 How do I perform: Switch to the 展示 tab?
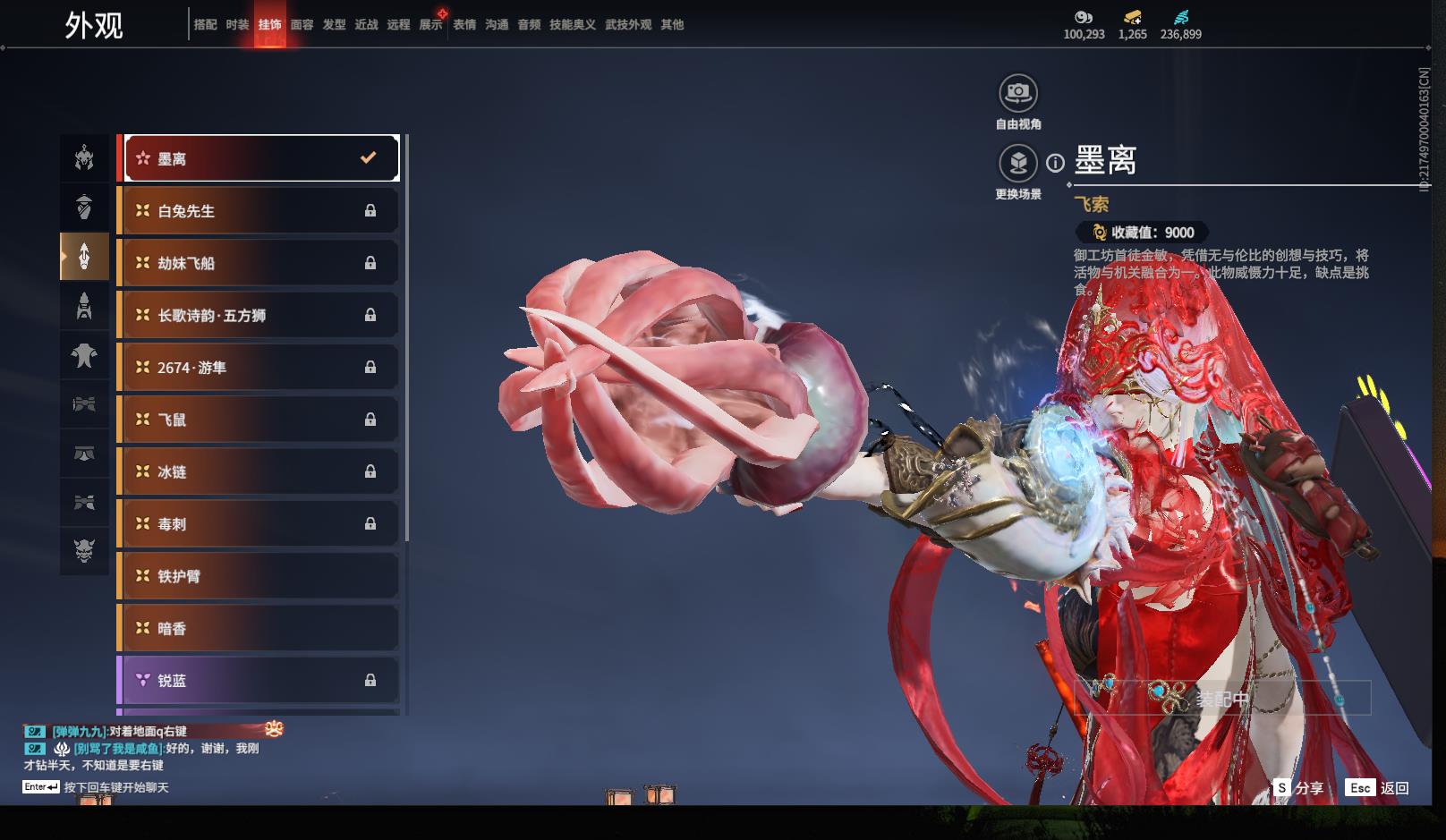pyautogui.click(x=430, y=25)
